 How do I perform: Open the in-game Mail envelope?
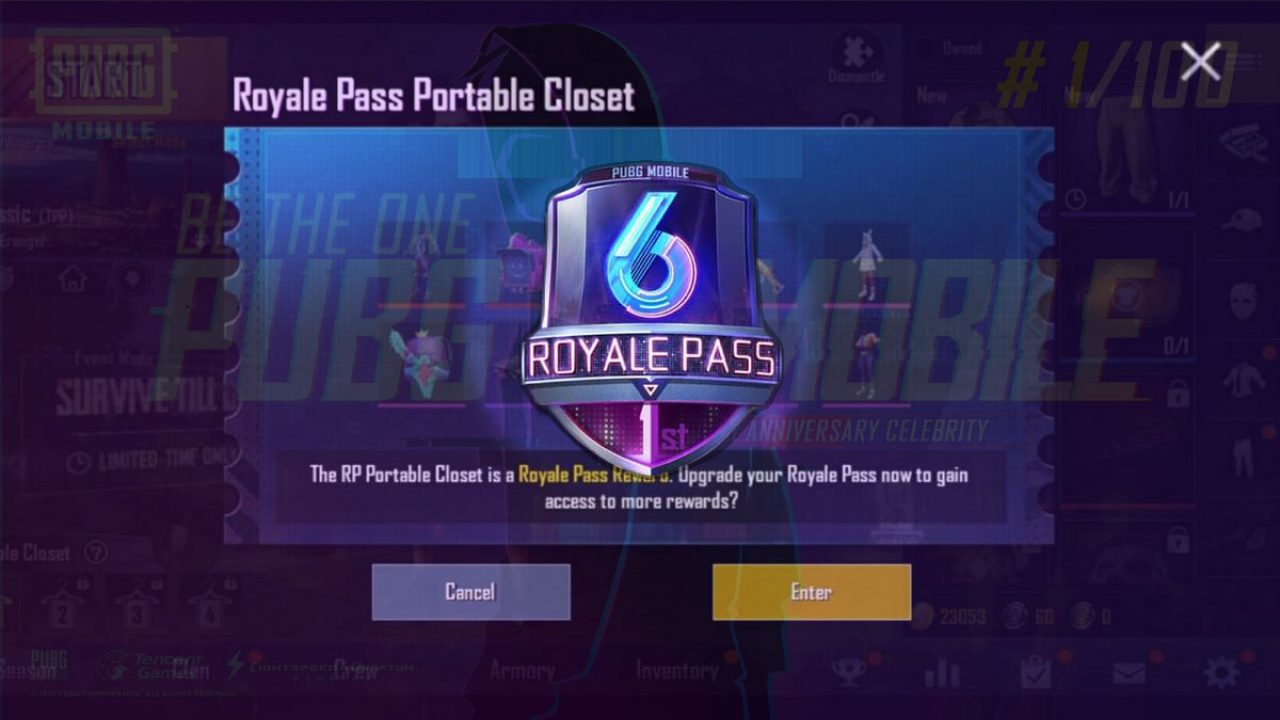point(1128,672)
